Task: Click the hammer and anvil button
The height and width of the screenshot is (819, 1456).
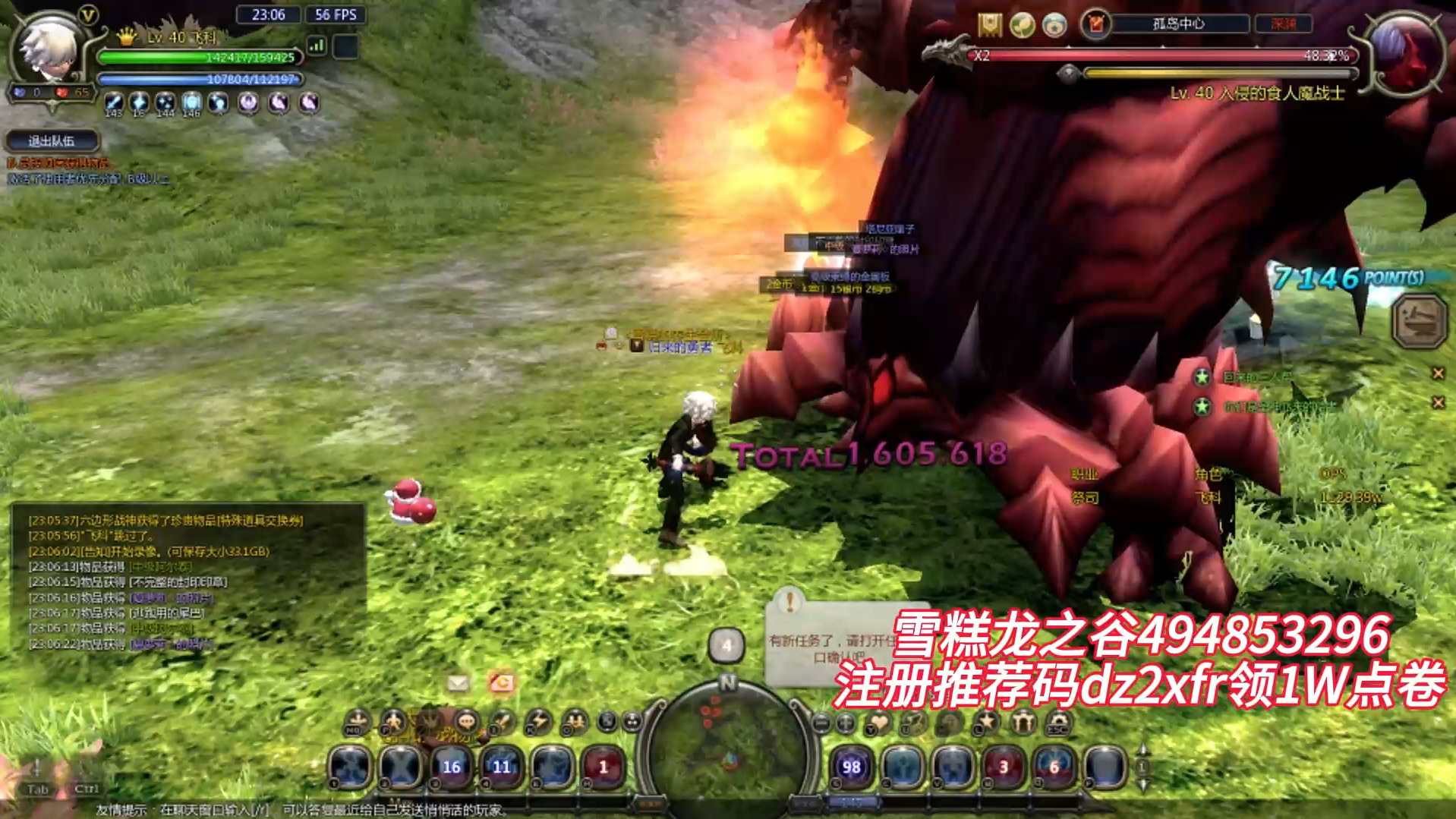Action: [1419, 321]
